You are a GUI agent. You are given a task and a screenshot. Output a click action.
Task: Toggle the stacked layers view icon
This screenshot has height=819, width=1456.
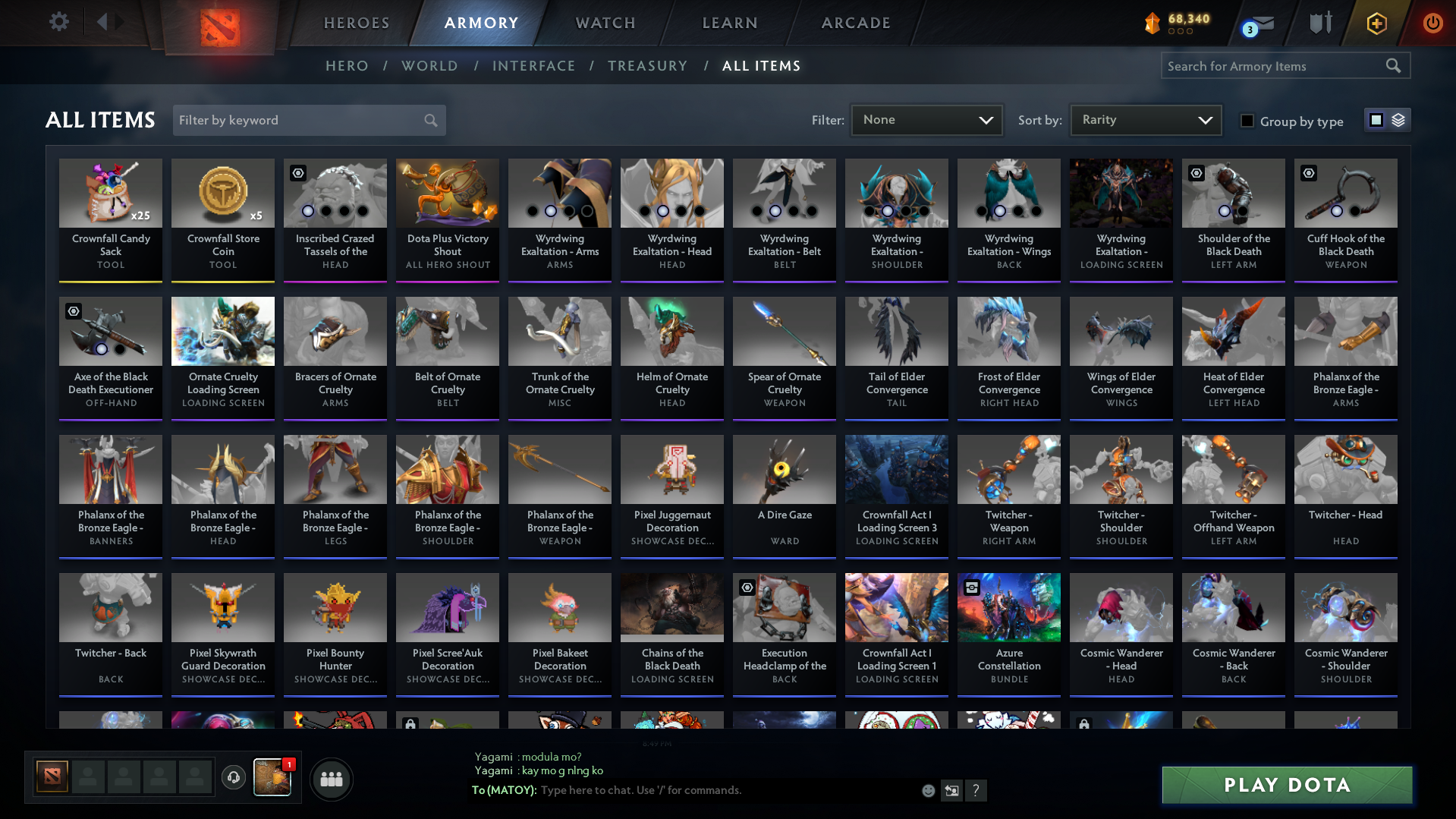pyautogui.click(x=1398, y=120)
